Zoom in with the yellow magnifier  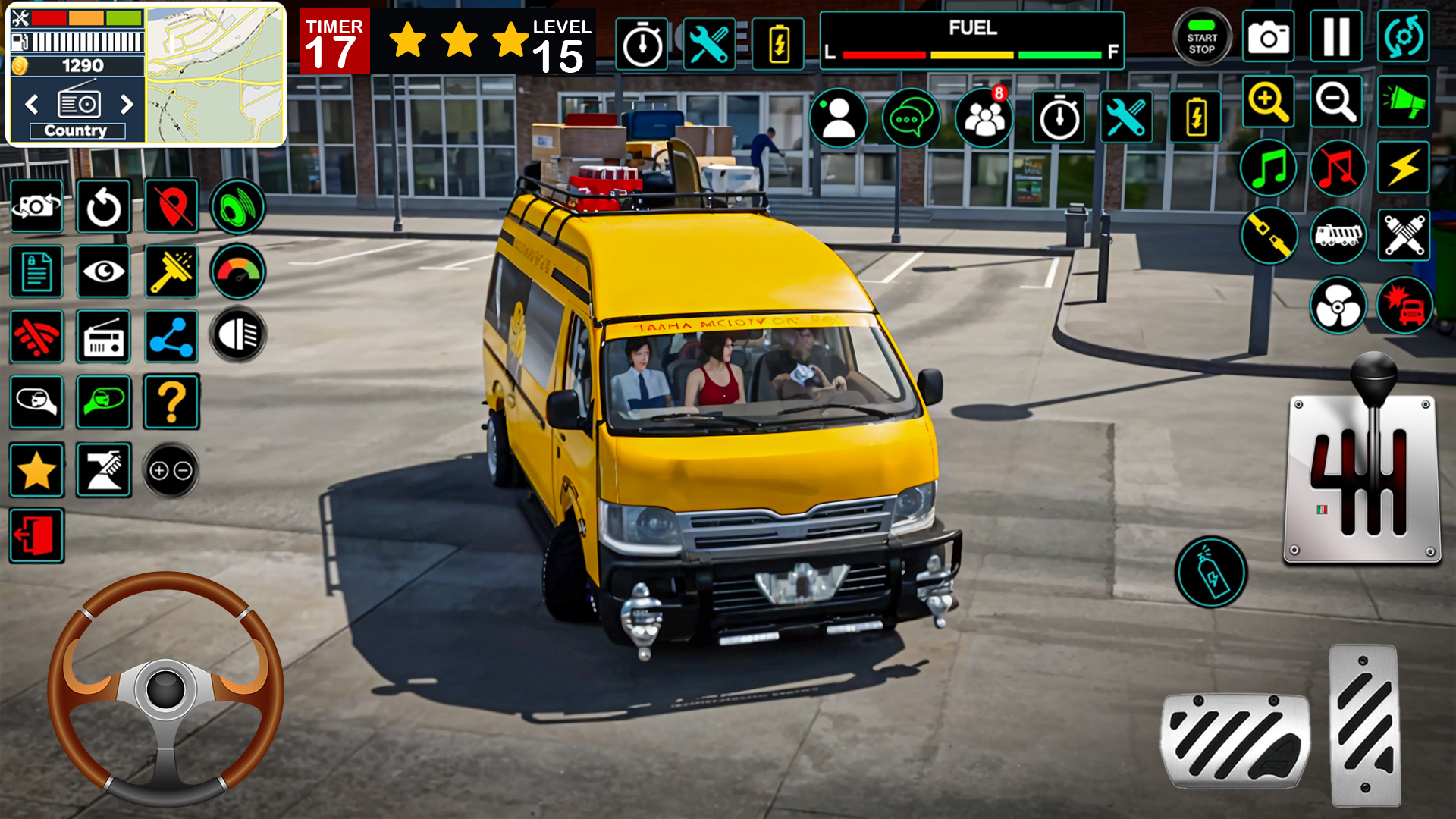[x=1268, y=102]
